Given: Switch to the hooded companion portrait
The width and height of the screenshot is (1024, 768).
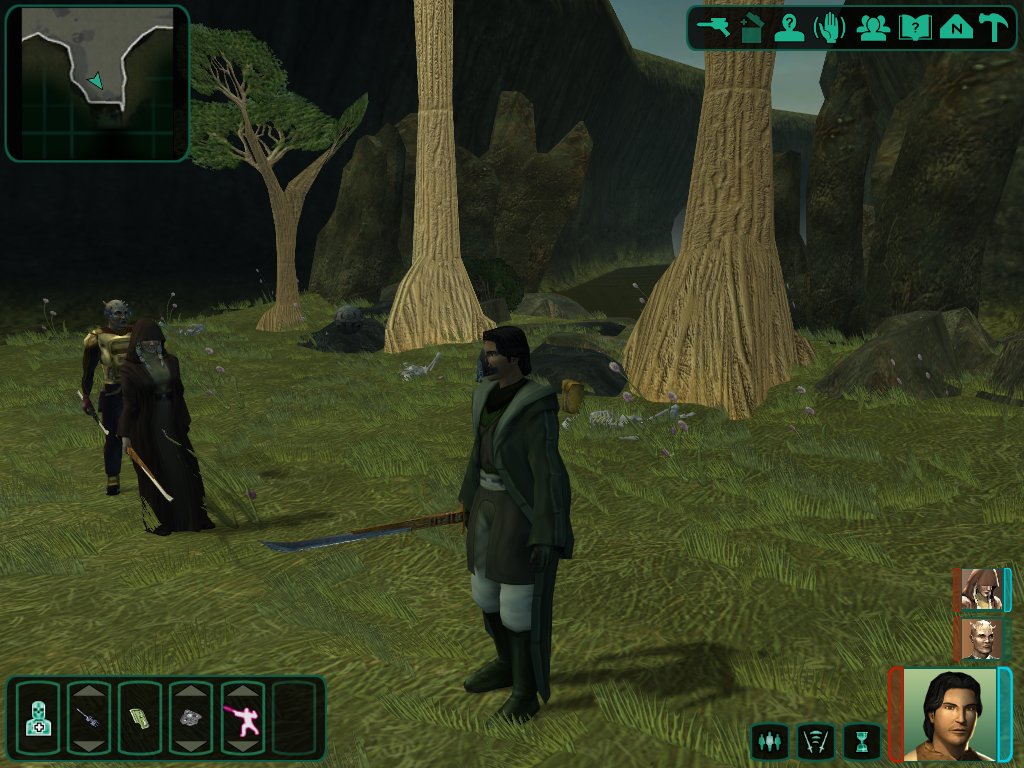Looking at the screenshot, I should tap(980, 589).
